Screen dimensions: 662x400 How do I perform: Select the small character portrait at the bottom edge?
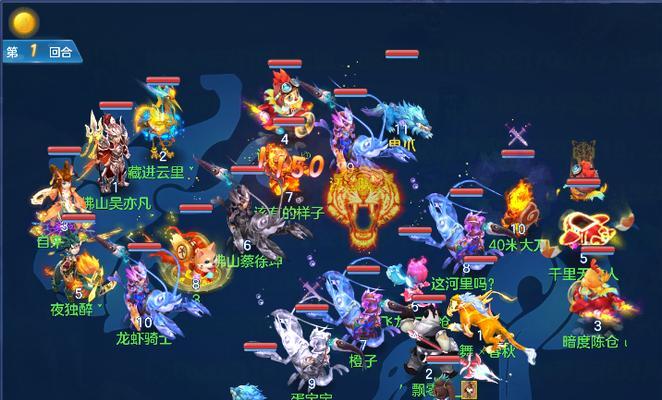(x=466, y=389)
